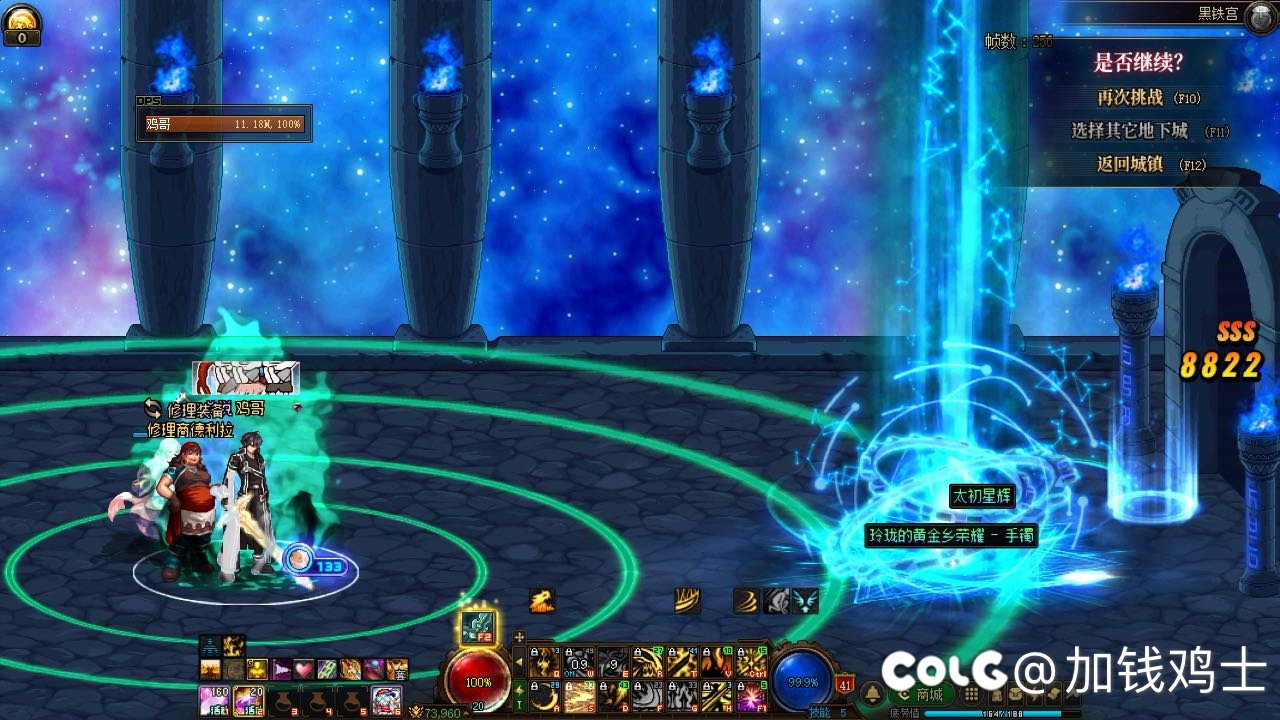Activate the skill bound to Ctrl
This screenshot has width=1280, height=720.
click(x=751, y=662)
